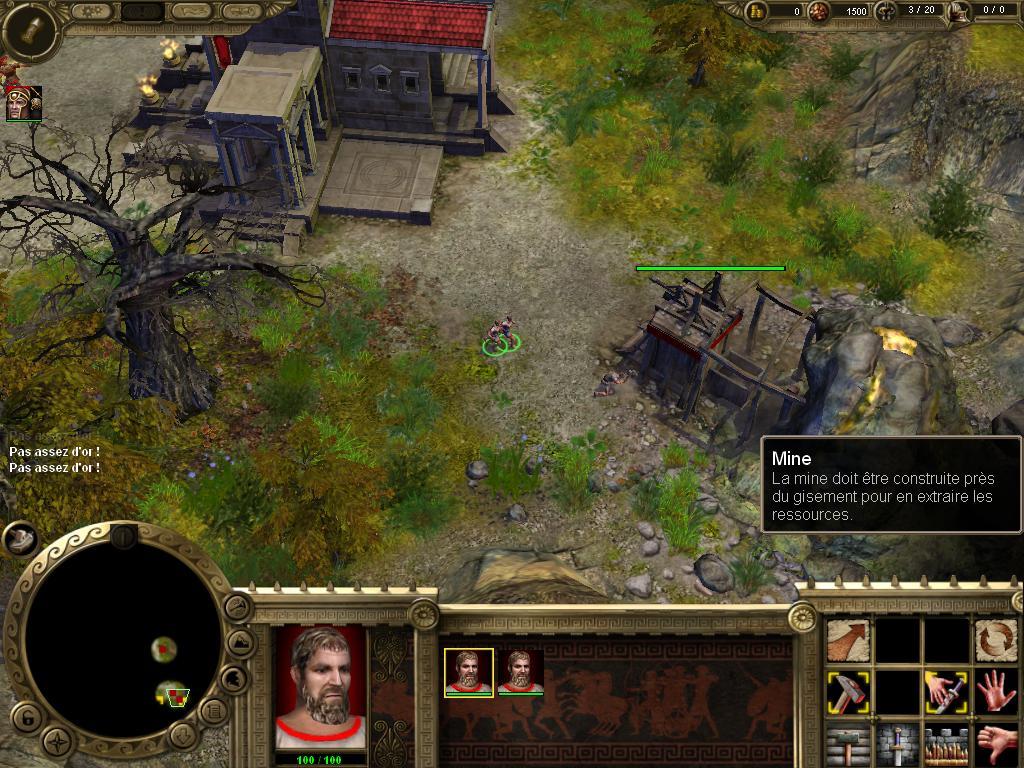Select the helmeted hero portrait
The image size is (1024, 768).
coord(23,104)
